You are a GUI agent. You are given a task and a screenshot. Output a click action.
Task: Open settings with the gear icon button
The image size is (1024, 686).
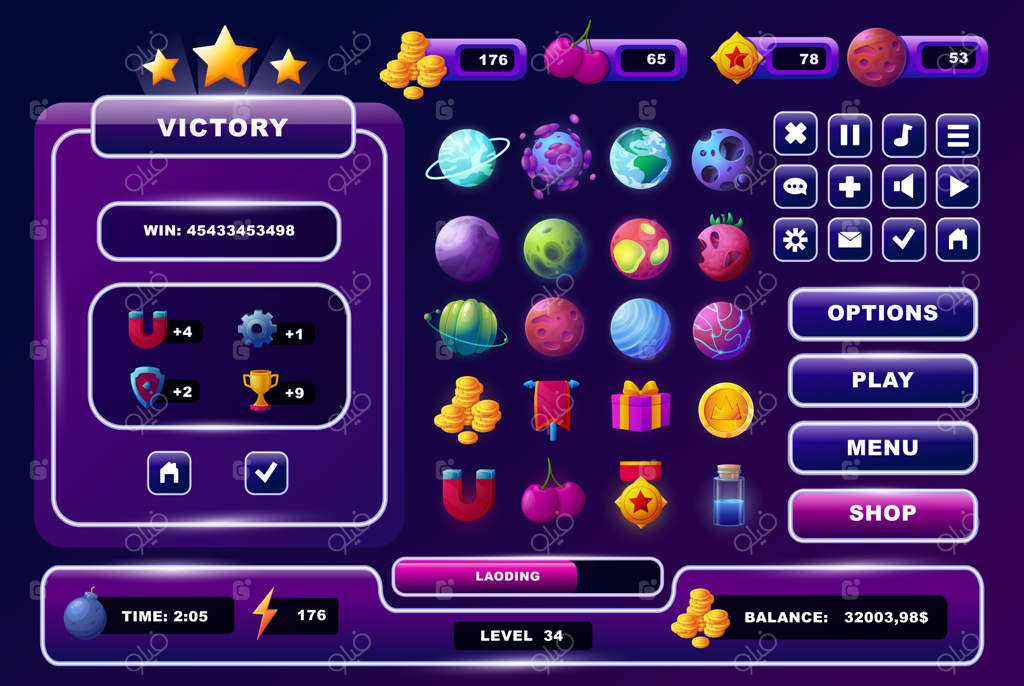(x=795, y=240)
